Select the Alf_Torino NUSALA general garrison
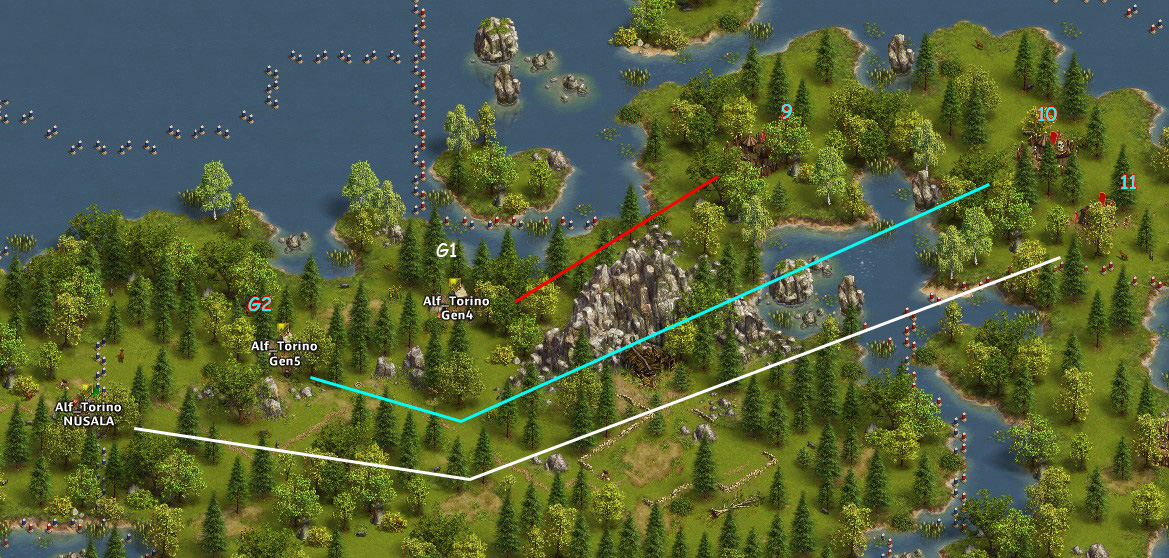Viewport: 1169px width, 558px height. (93, 392)
